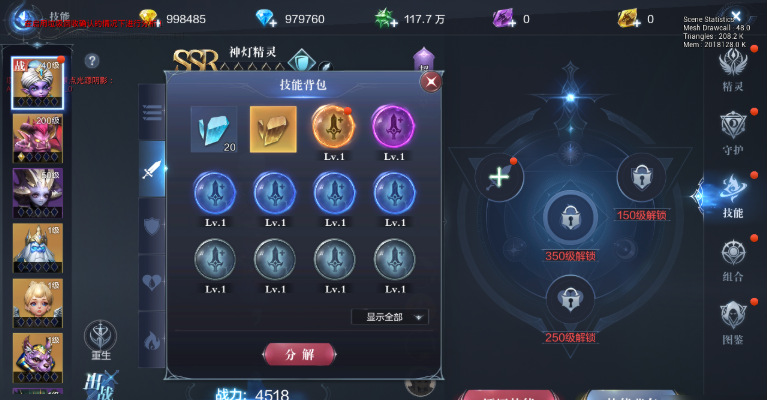
Task: Open the 显示全部 filter dropdown
Action: [x=390, y=317]
